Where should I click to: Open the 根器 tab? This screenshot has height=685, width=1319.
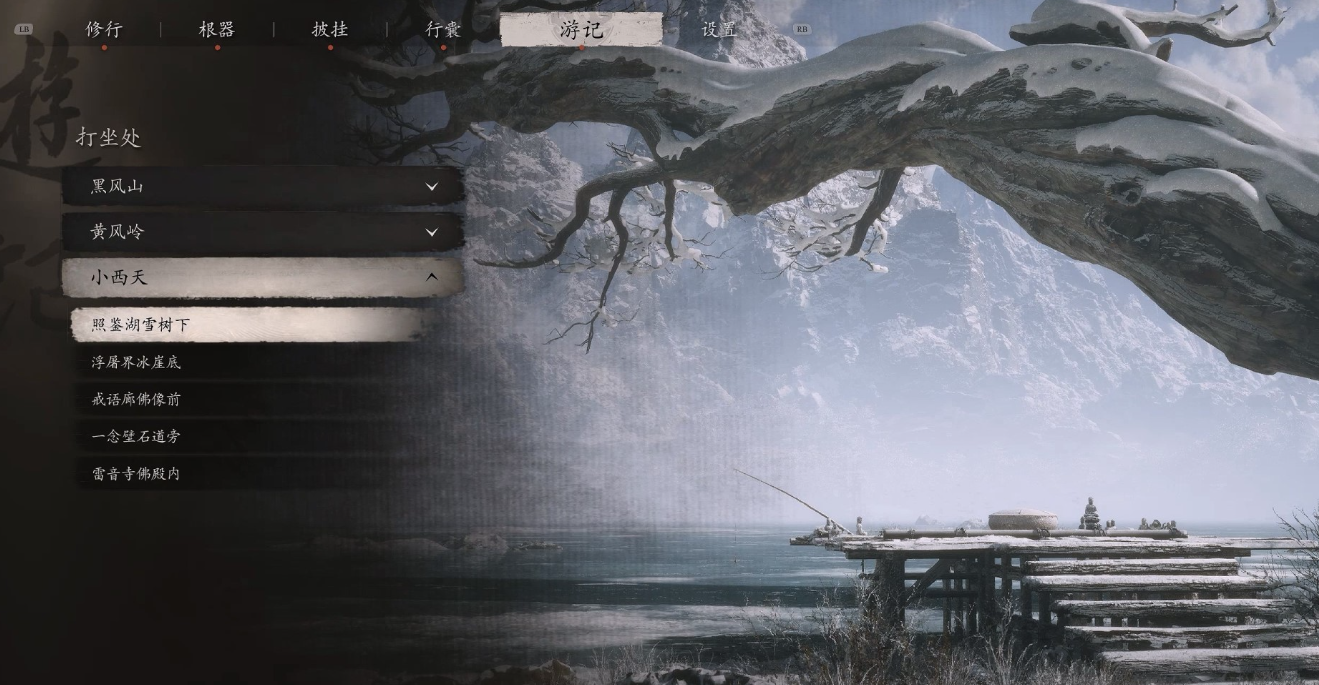coord(217,30)
